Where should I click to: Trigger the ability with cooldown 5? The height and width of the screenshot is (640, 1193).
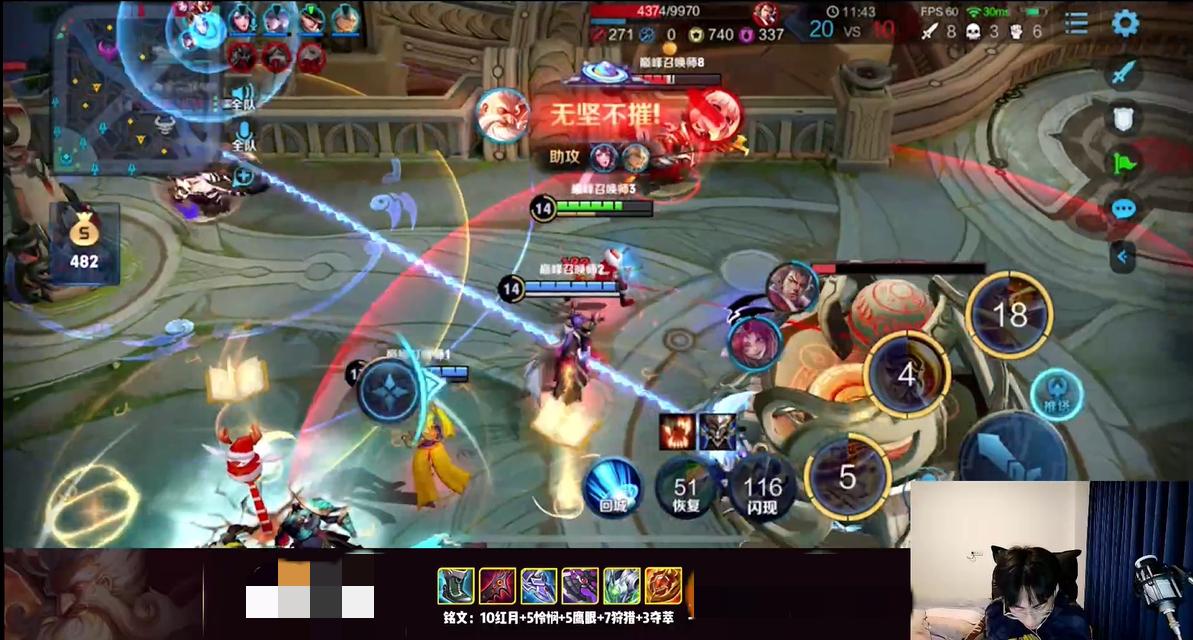click(x=847, y=477)
